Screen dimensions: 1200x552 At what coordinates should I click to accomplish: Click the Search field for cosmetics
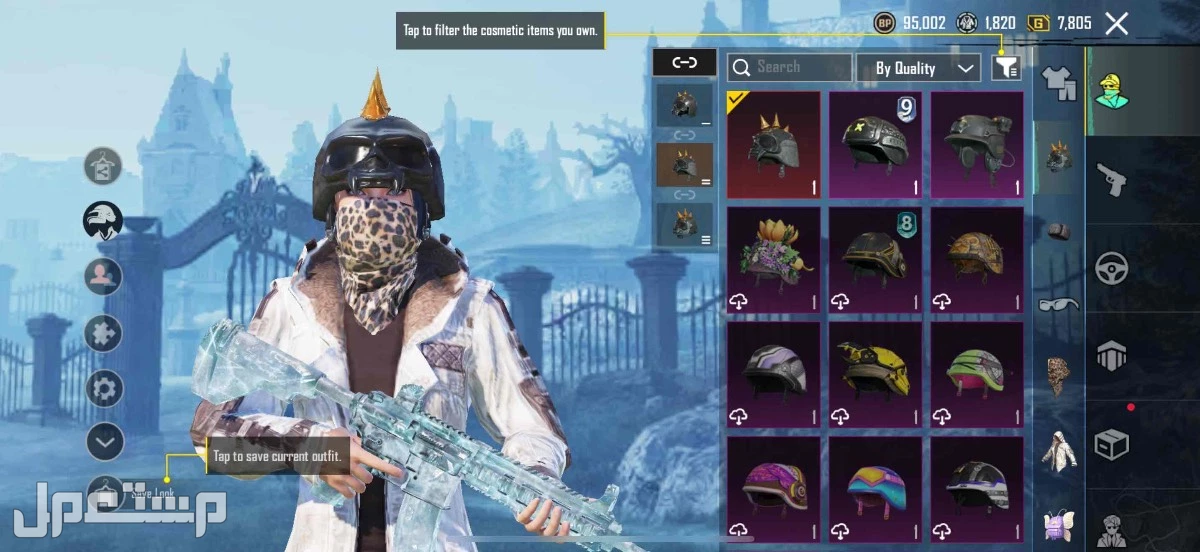[790, 68]
